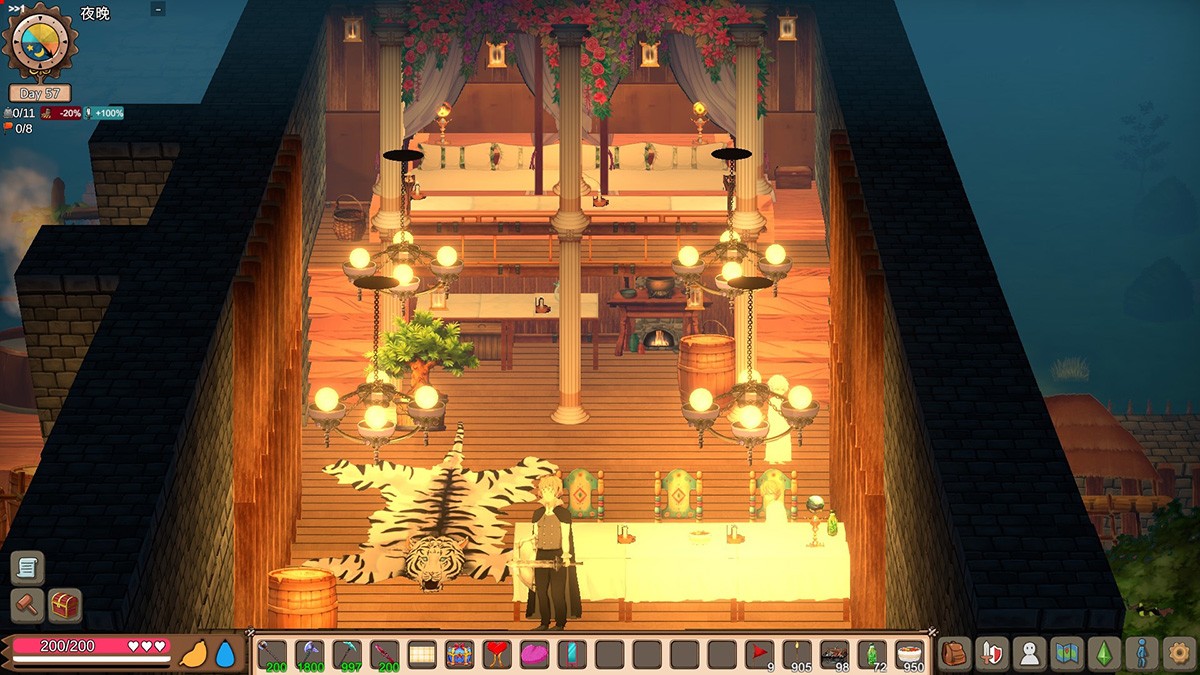The image size is (1200, 675).
Task: Select the pink heart-shaped item slot
Action: click(535, 655)
